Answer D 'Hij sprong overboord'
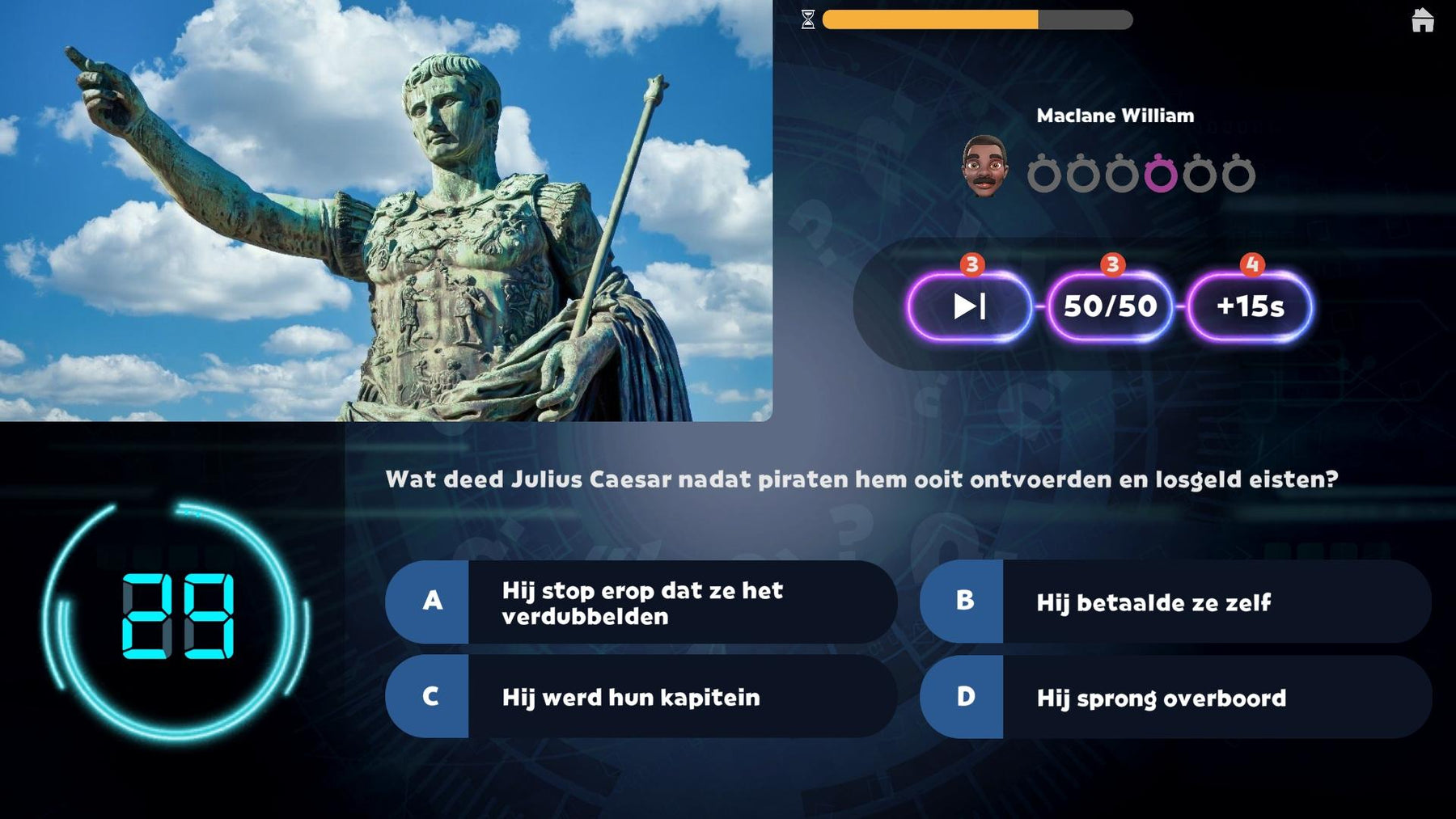Viewport: 1456px width, 819px height. (x=1175, y=697)
